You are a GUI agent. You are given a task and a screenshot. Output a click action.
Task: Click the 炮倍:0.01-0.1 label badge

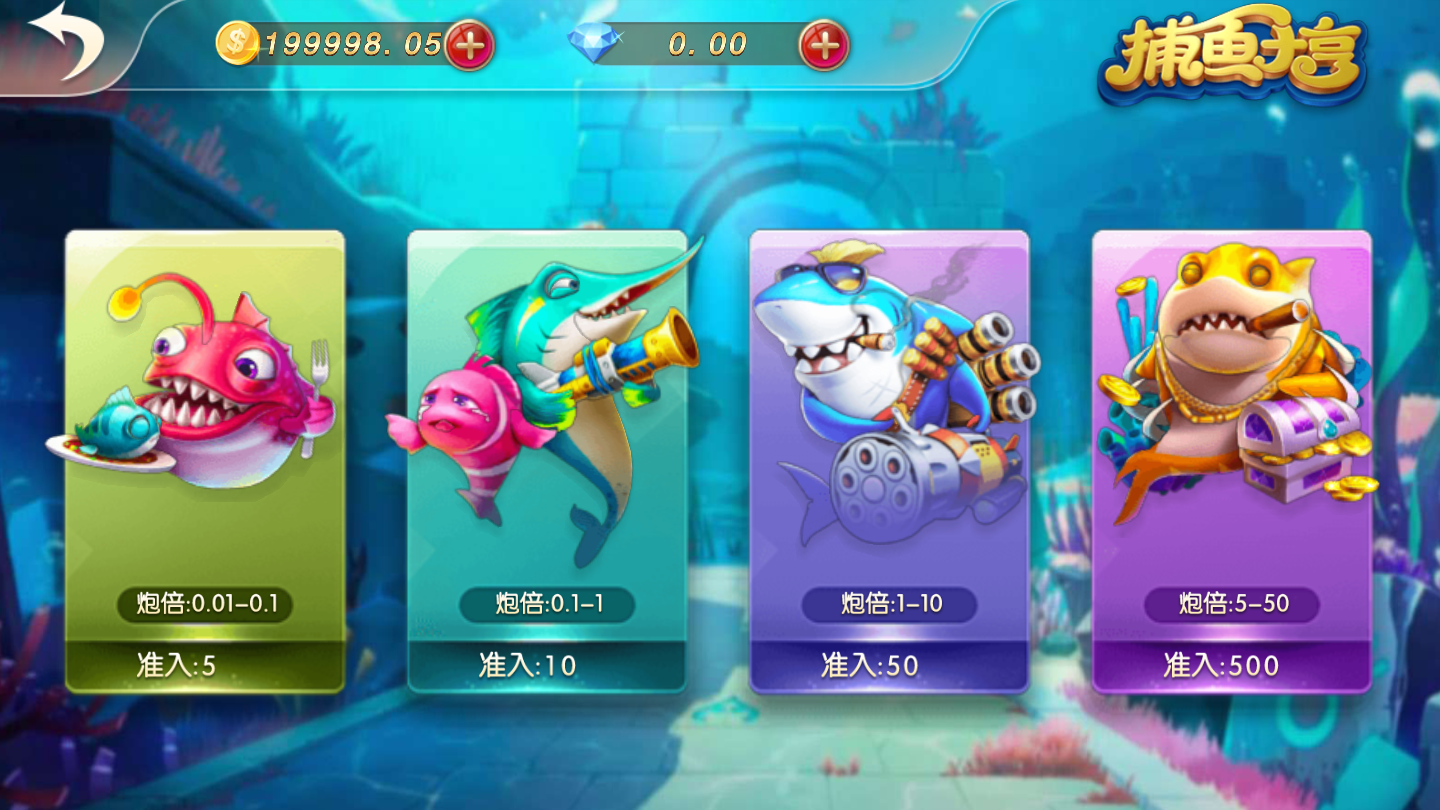pyautogui.click(x=206, y=602)
